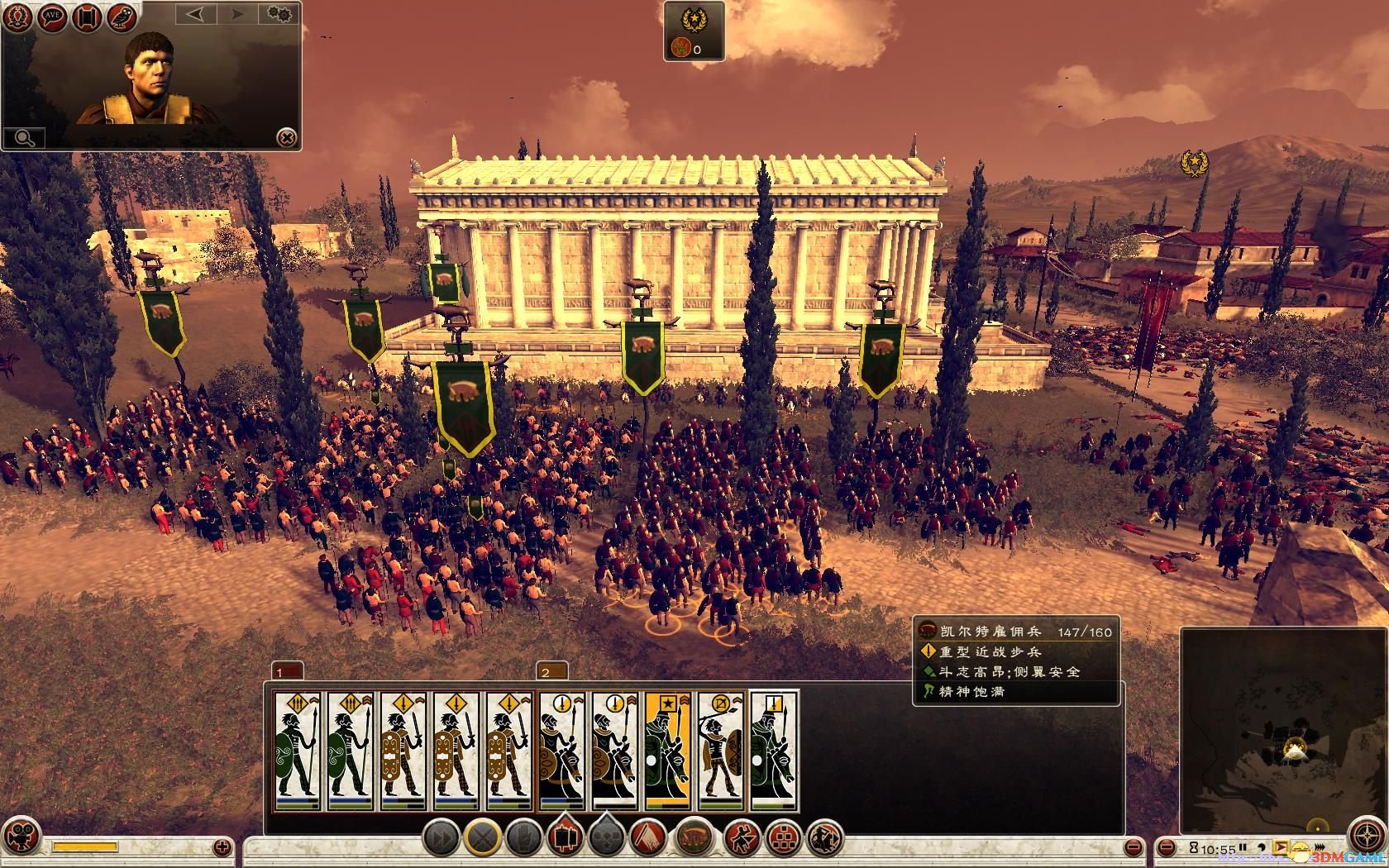Screen dimensions: 1389x868
Task: Click the magnifying glass button
Action: (23, 137)
